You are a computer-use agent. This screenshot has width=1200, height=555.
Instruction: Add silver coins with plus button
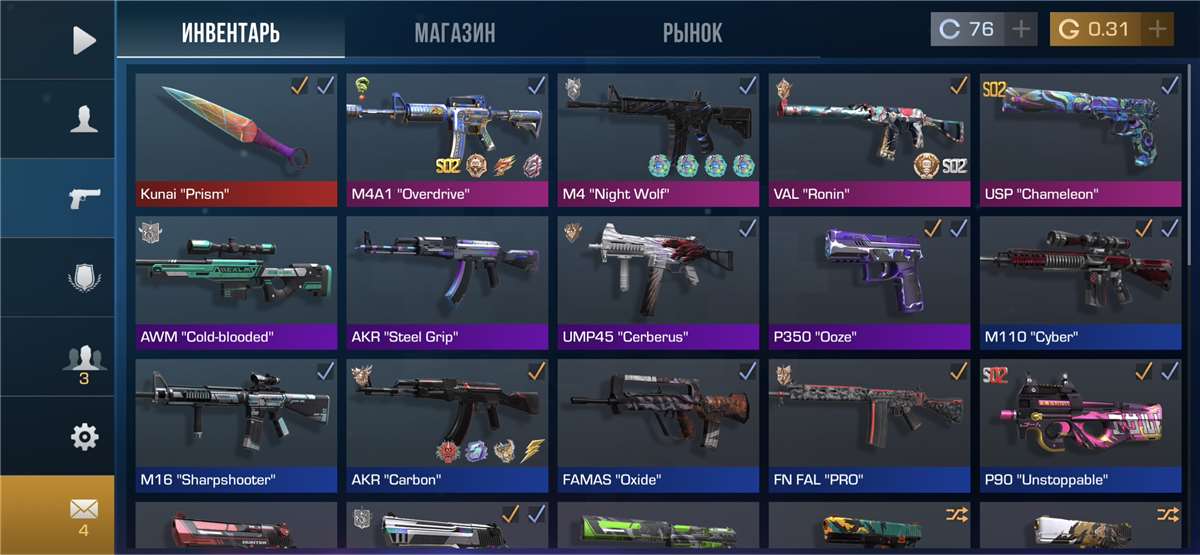click(1020, 29)
